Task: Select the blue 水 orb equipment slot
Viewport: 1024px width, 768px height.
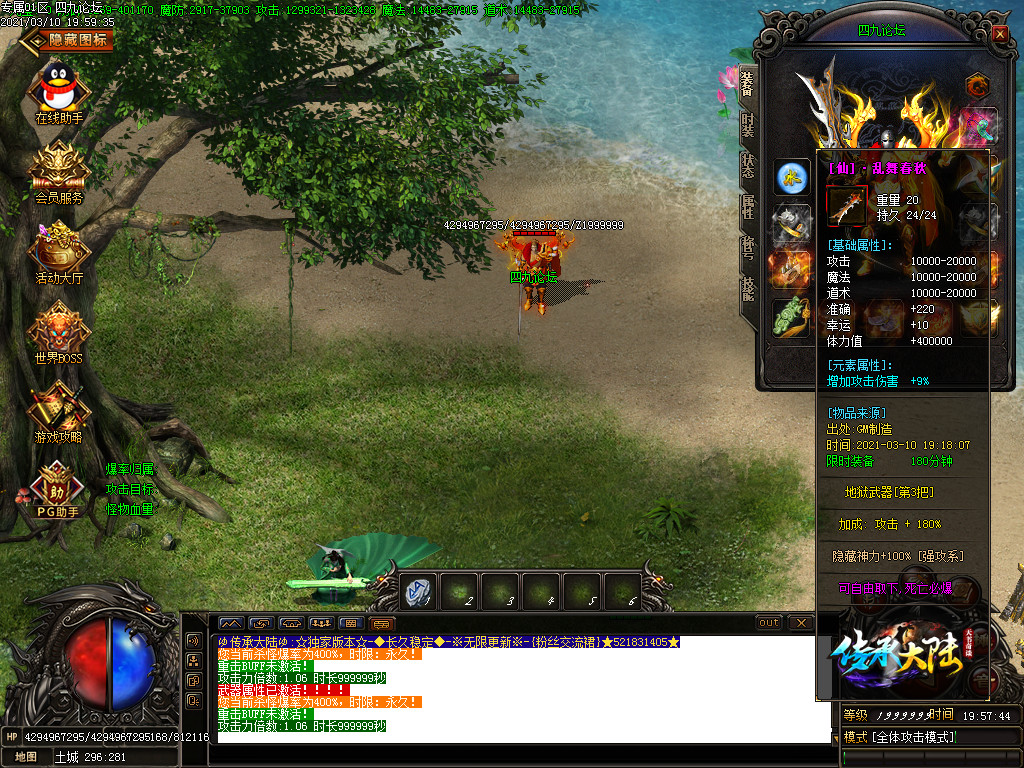Action: coord(792,178)
